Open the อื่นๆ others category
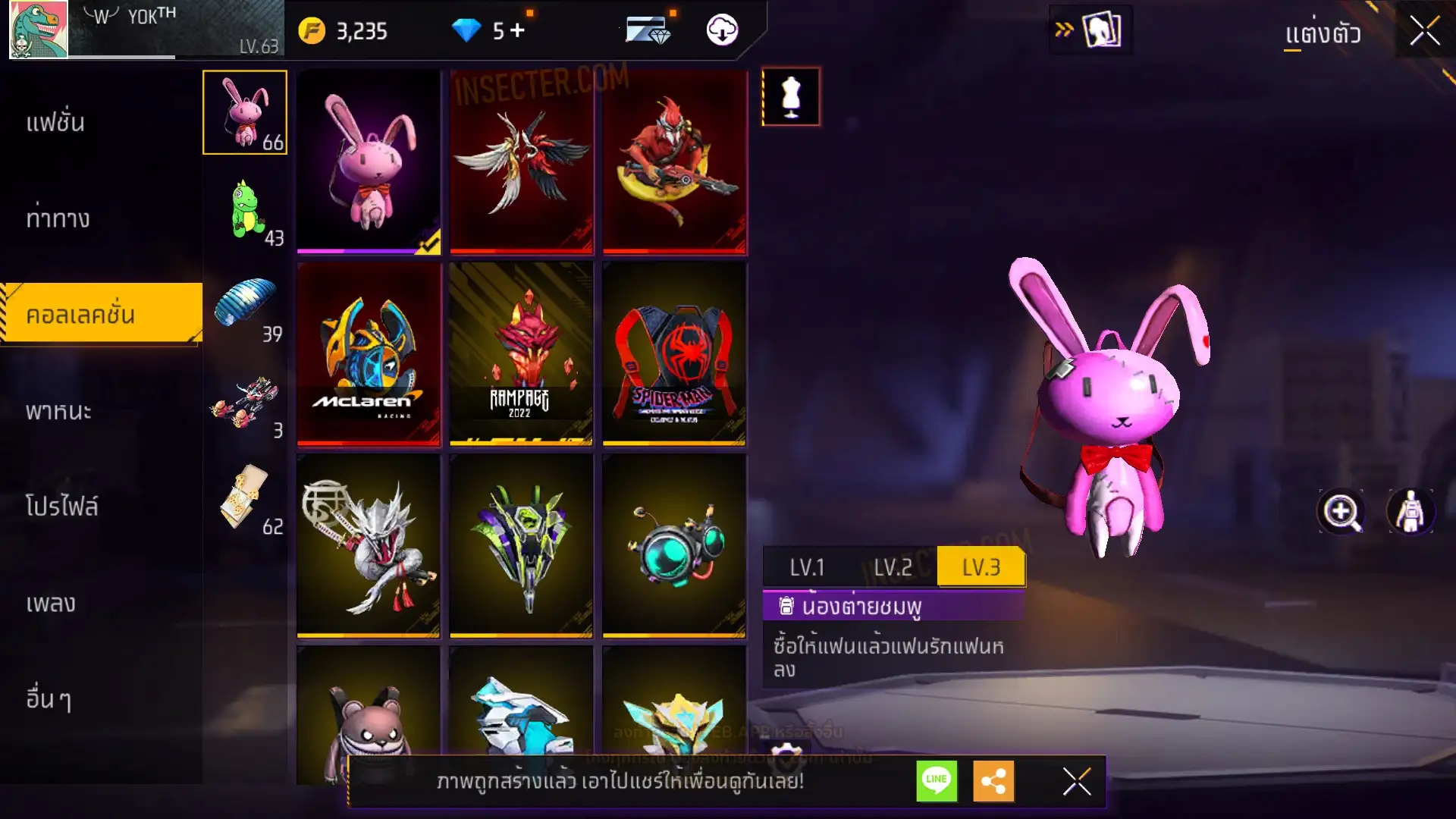The width and height of the screenshot is (1456, 819). pyautogui.click(x=49, y=699)
